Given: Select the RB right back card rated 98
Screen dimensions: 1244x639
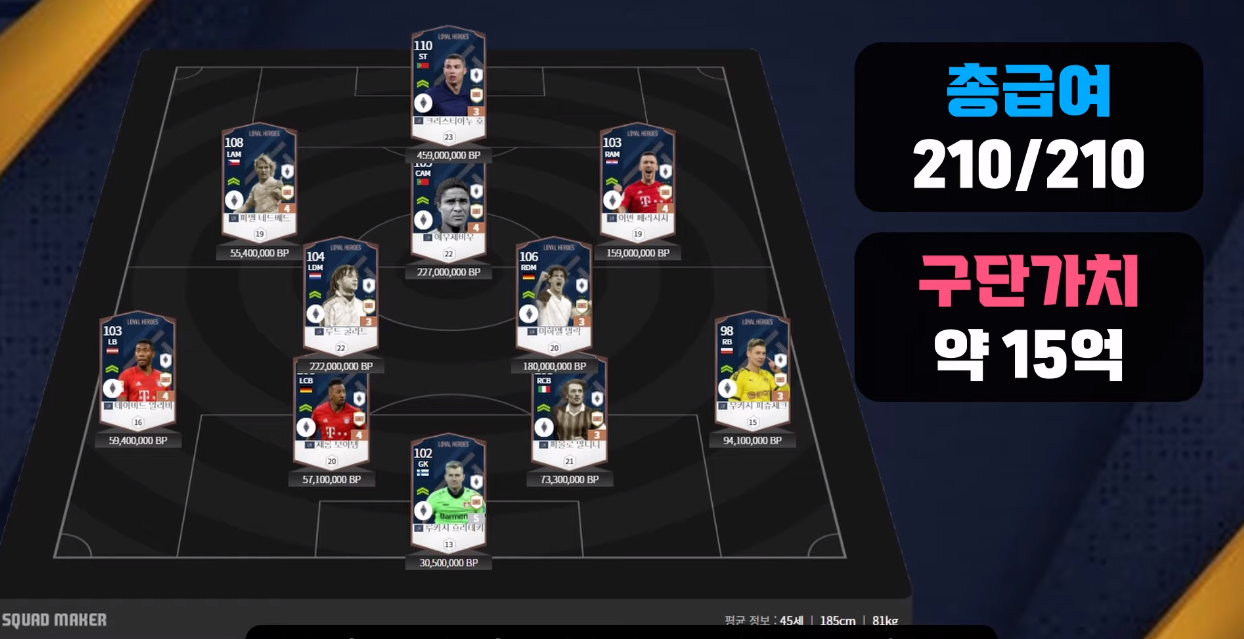Looking at the screenshot, I should pos(752,368).
